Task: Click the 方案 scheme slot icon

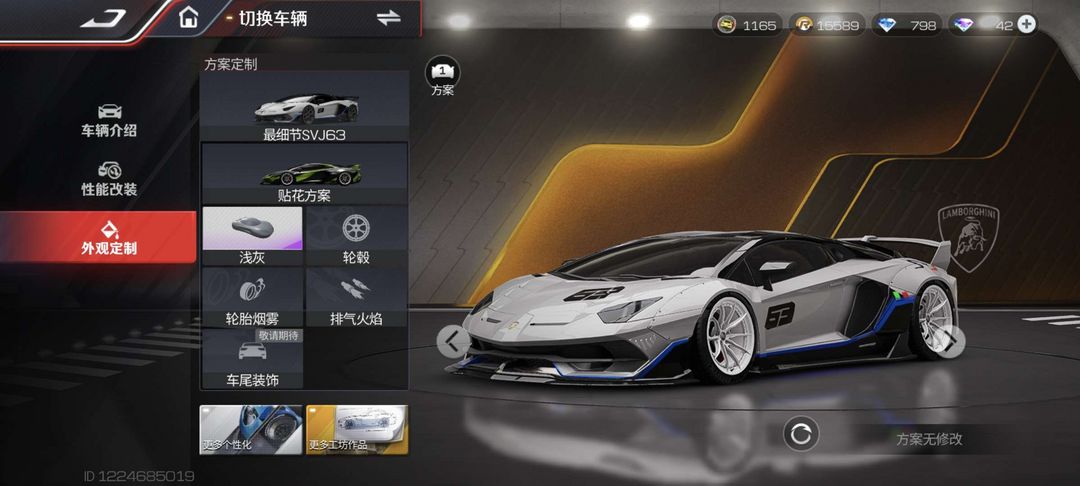Action: (x=442, y=74)
